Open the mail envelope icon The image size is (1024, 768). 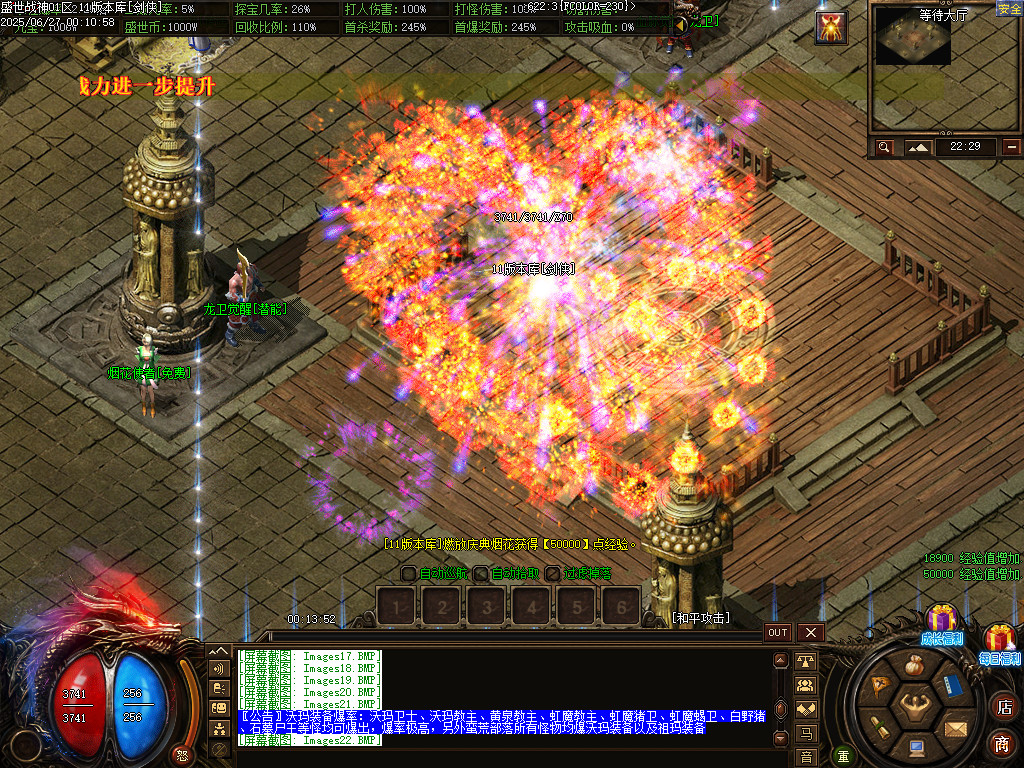coord(955,727)
